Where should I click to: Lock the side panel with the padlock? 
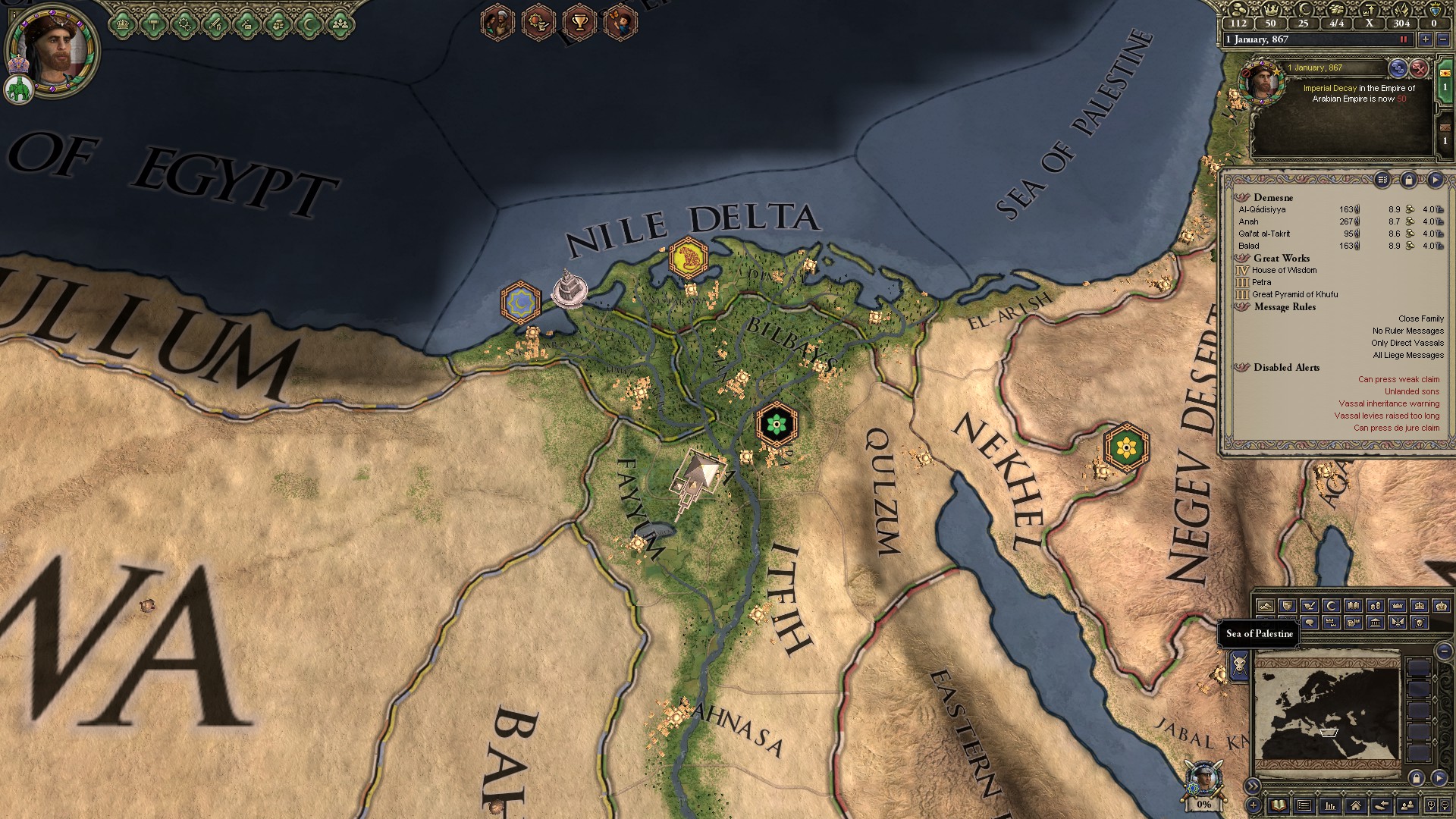(x=1409, y=180)
